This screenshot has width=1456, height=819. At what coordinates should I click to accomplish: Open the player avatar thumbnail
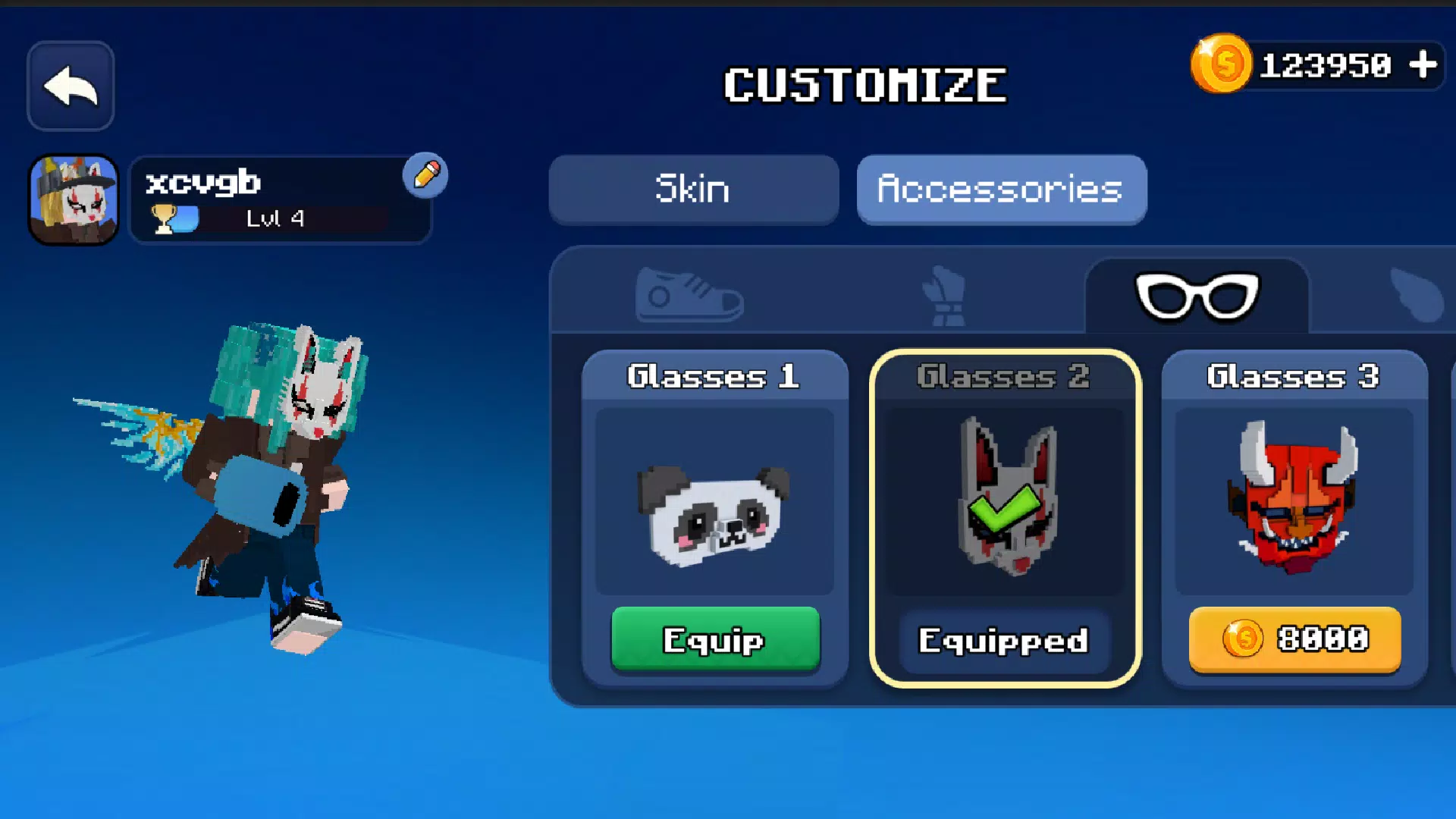tap(73, 197)
